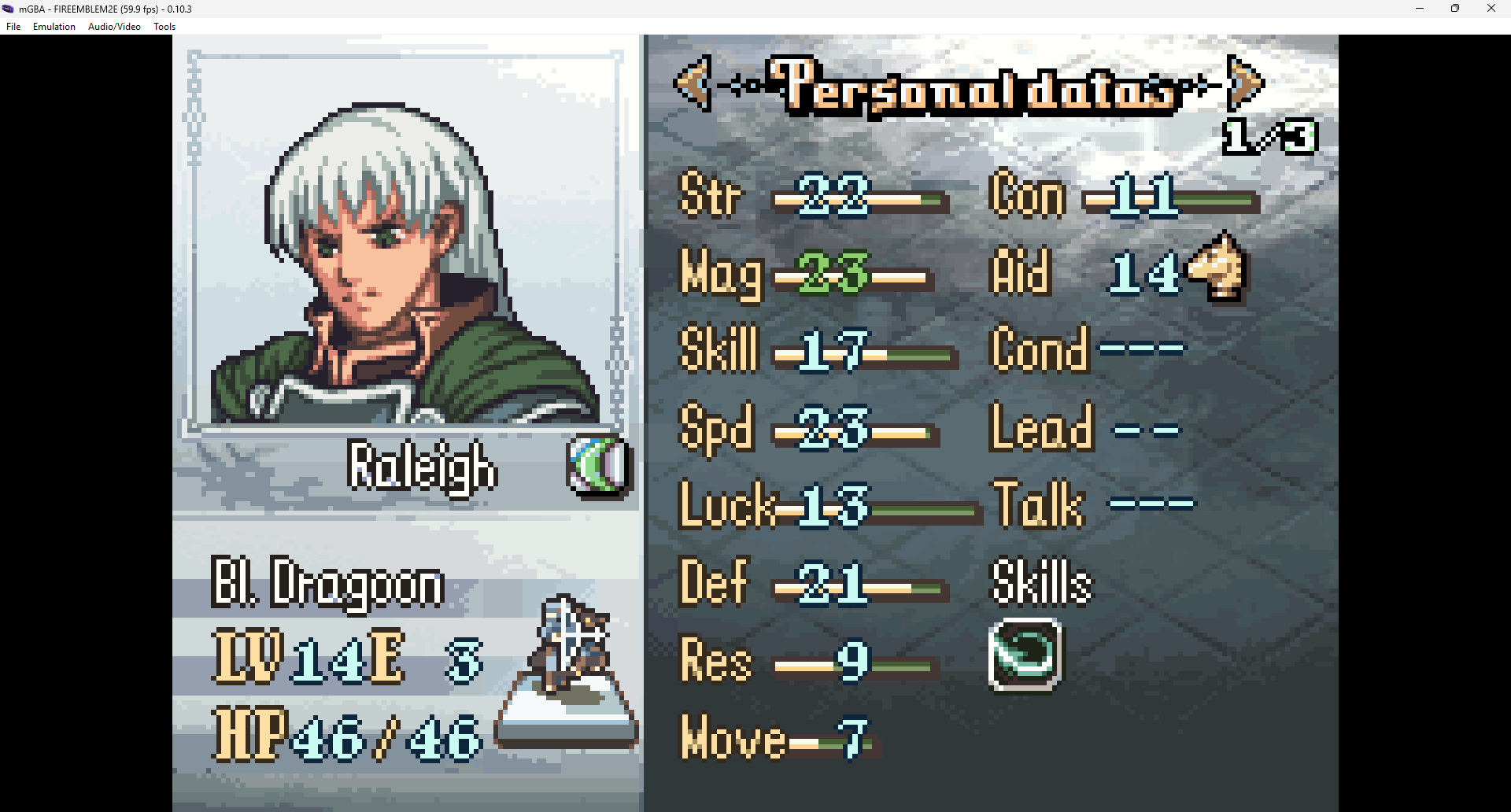Minimize the mGBA window
Viewport: 1511px width, 812px height.
click(1420, 9)
